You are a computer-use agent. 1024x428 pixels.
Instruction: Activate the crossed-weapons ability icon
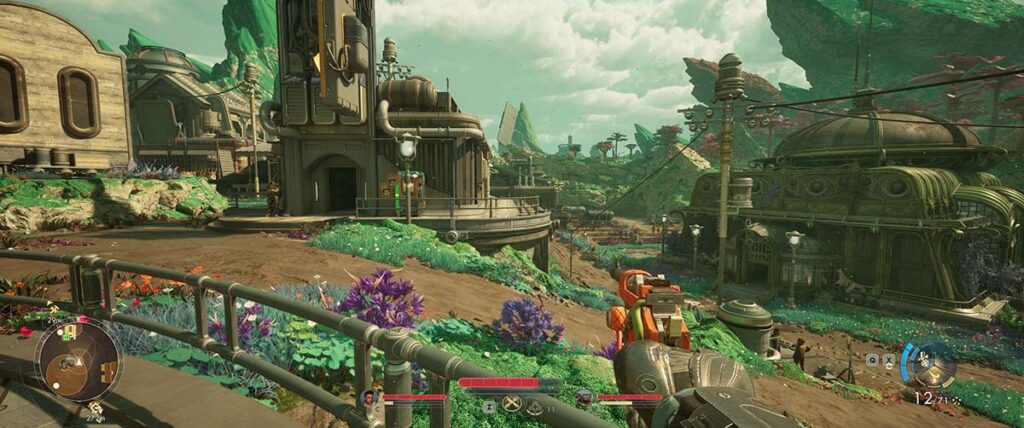tap(512, 404)
